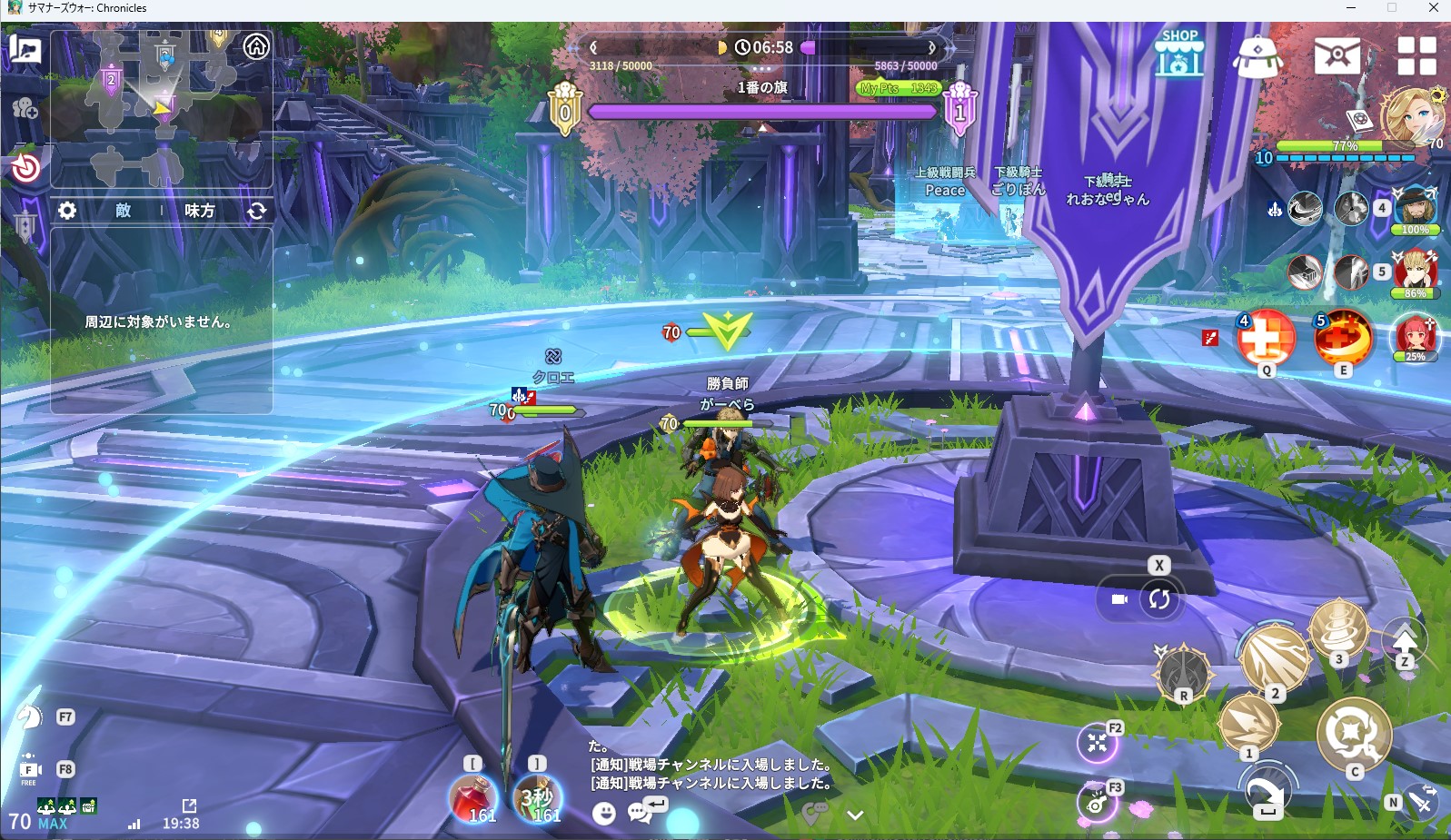Click the minimap
Viewport: 1451px width, 840px height.
click(x=162, y=107)
